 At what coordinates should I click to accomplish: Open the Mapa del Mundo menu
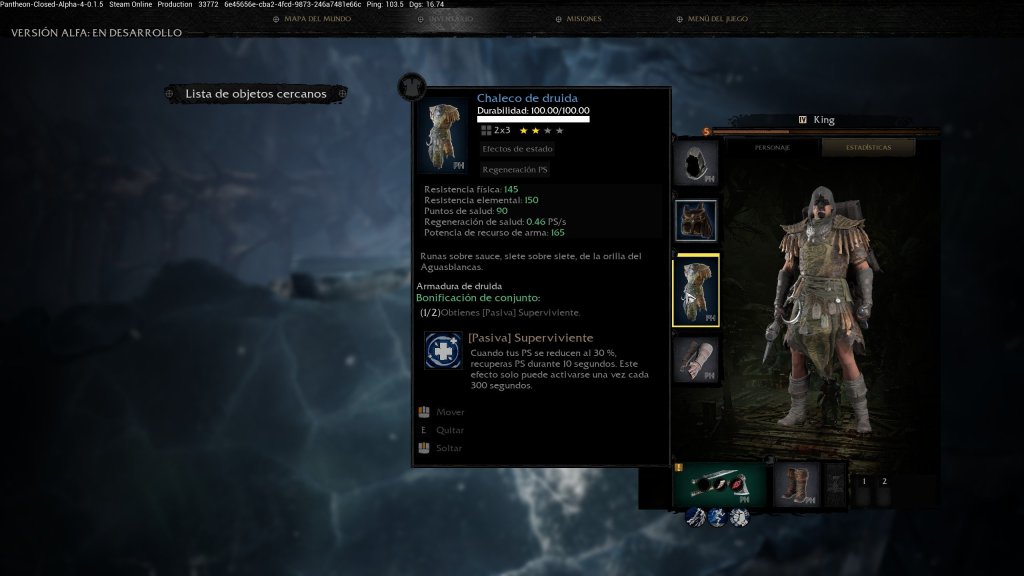pyautogui.click(x=312, y=19)
